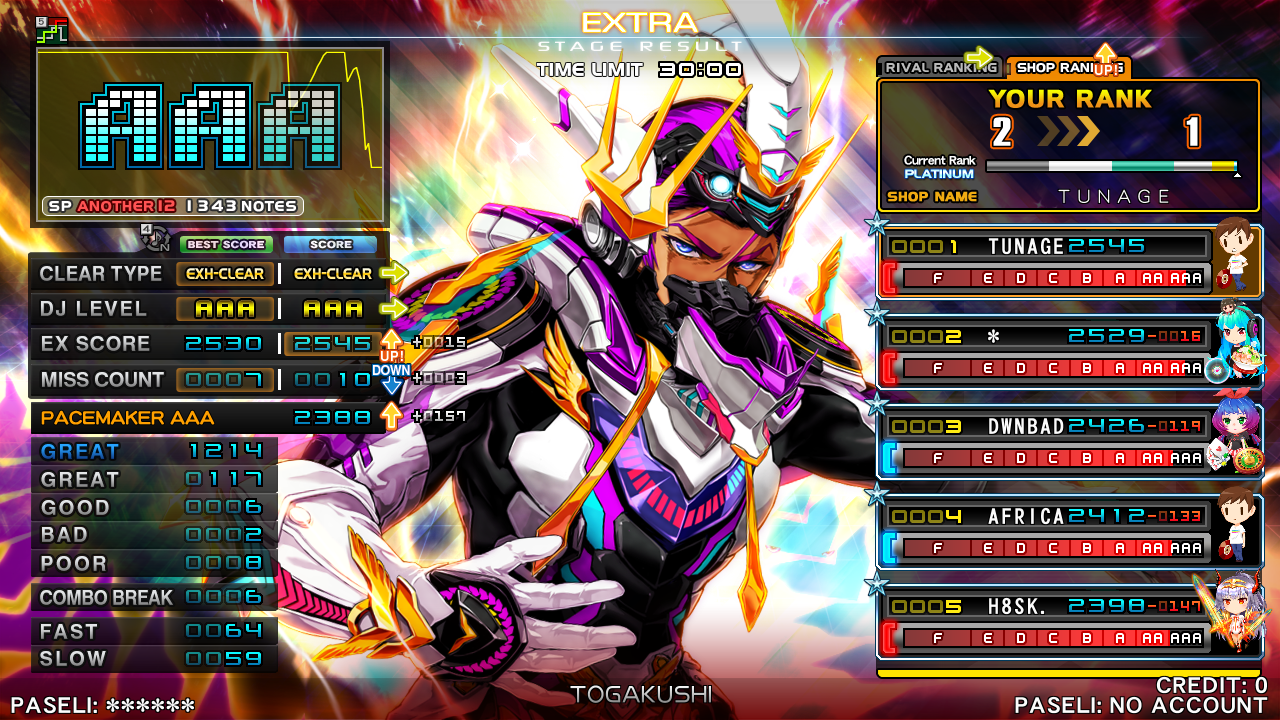The image size is (1280, 720).
Task: Switch to the Rival Ranking tab
Action: tap(938, 68)
